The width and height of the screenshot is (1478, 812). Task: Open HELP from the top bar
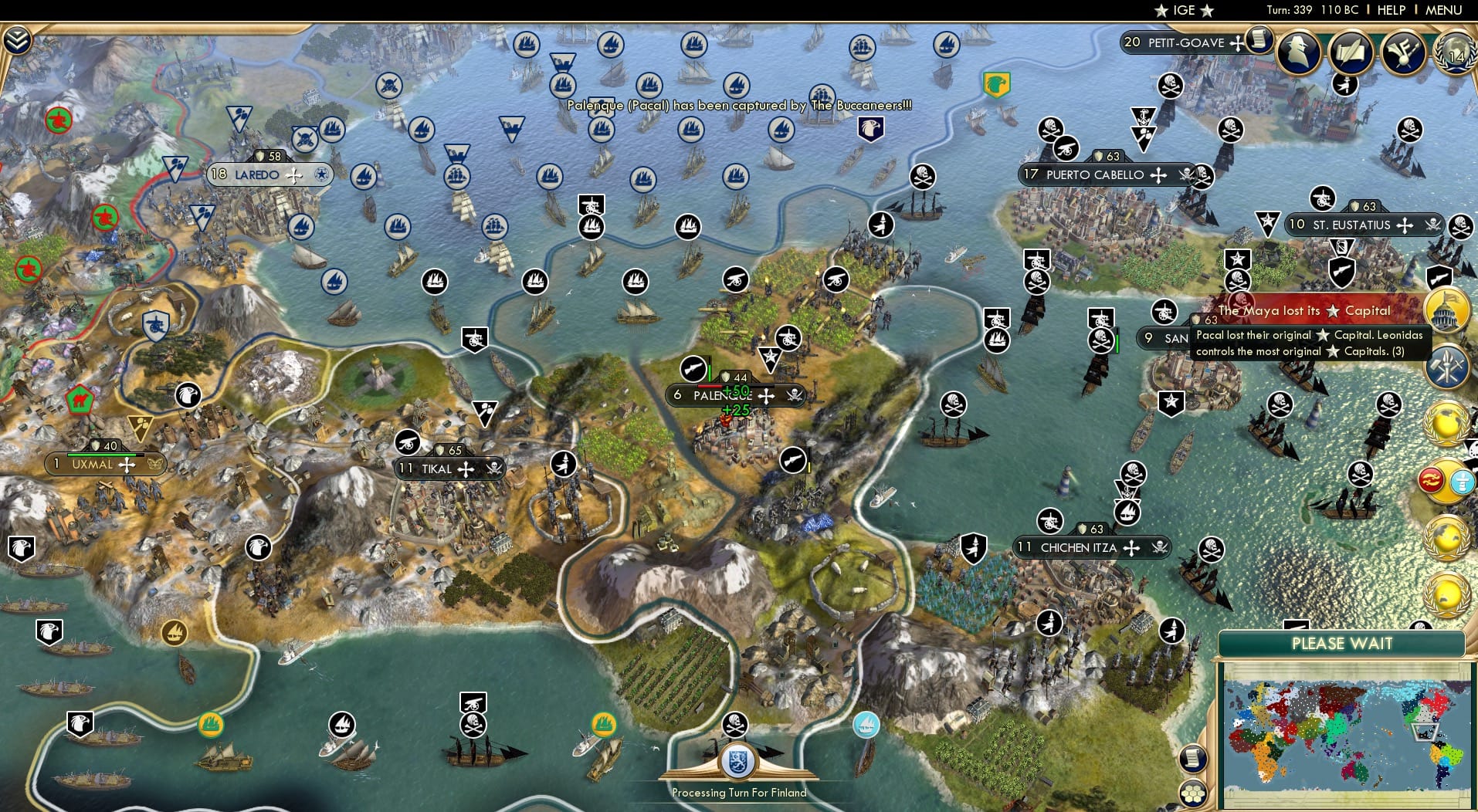coord(1390,11)
